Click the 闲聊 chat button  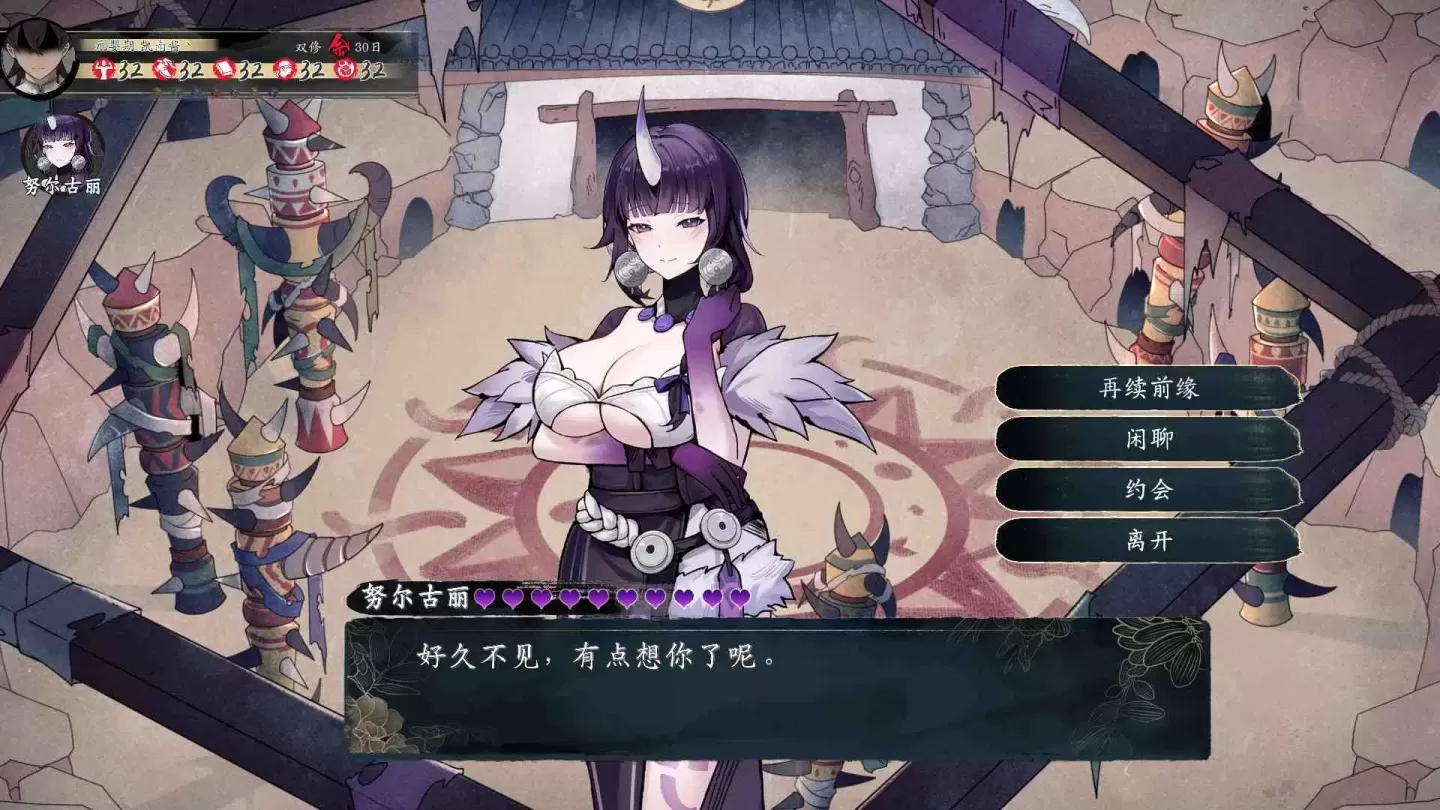[1148, 439]
